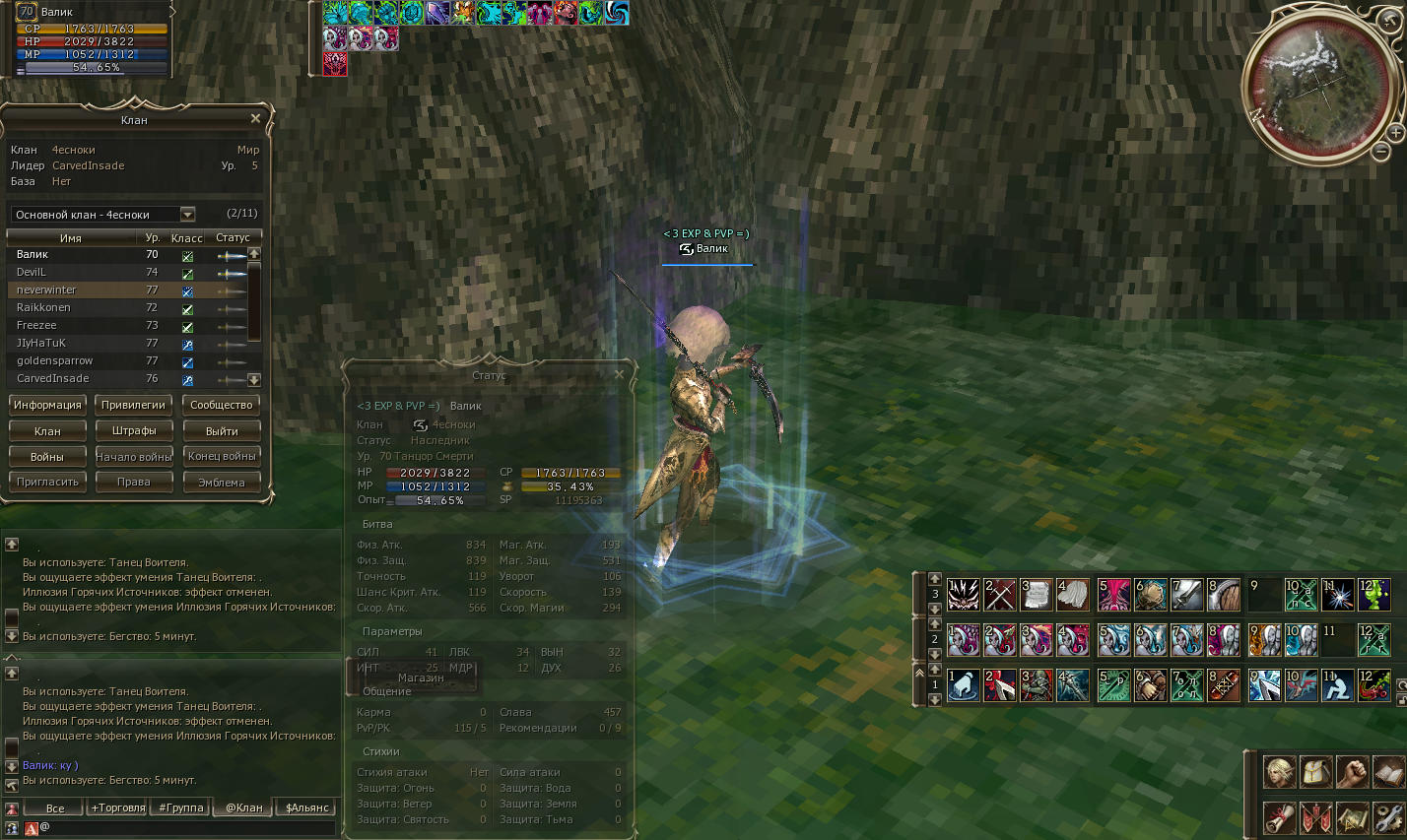Image resolution: width=1407 pixels, height=840 pixels.
Task: Invite a member with Пригласить
Action: click(47, 482)
